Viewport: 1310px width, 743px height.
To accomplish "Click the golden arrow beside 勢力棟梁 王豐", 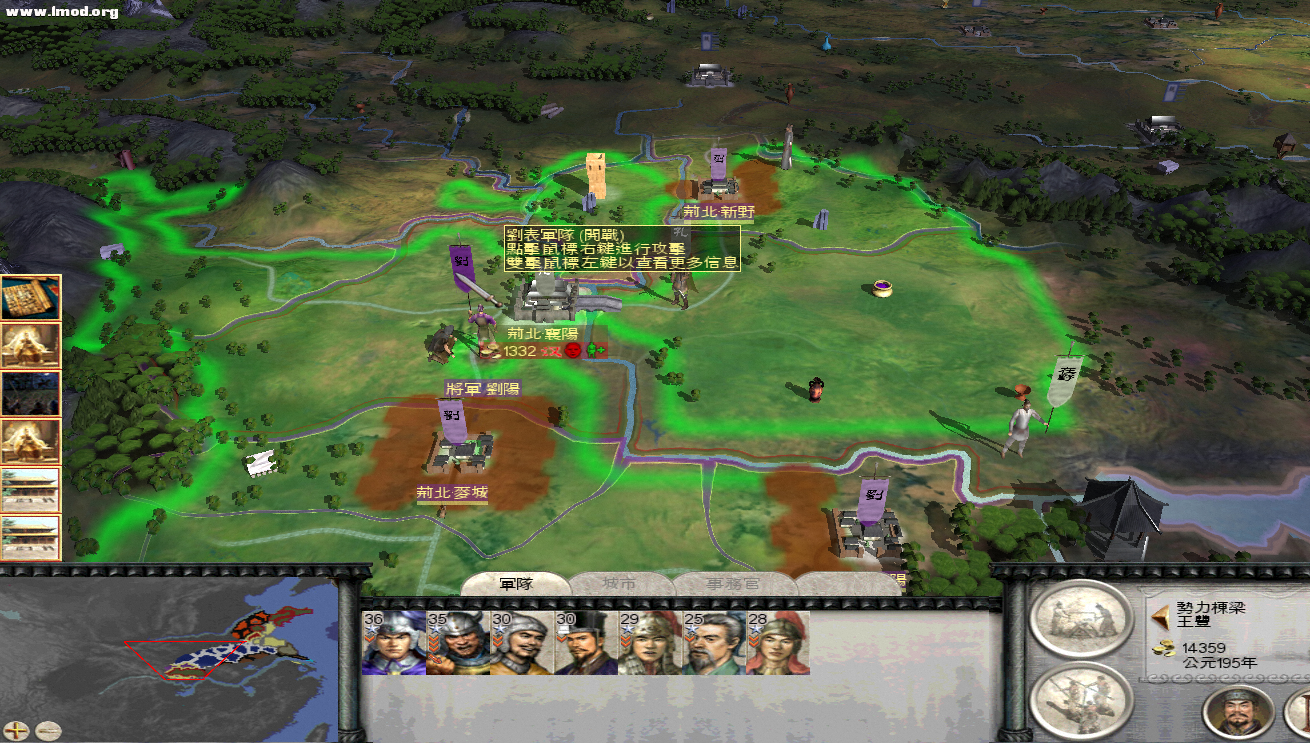I will click(1162, 615).
